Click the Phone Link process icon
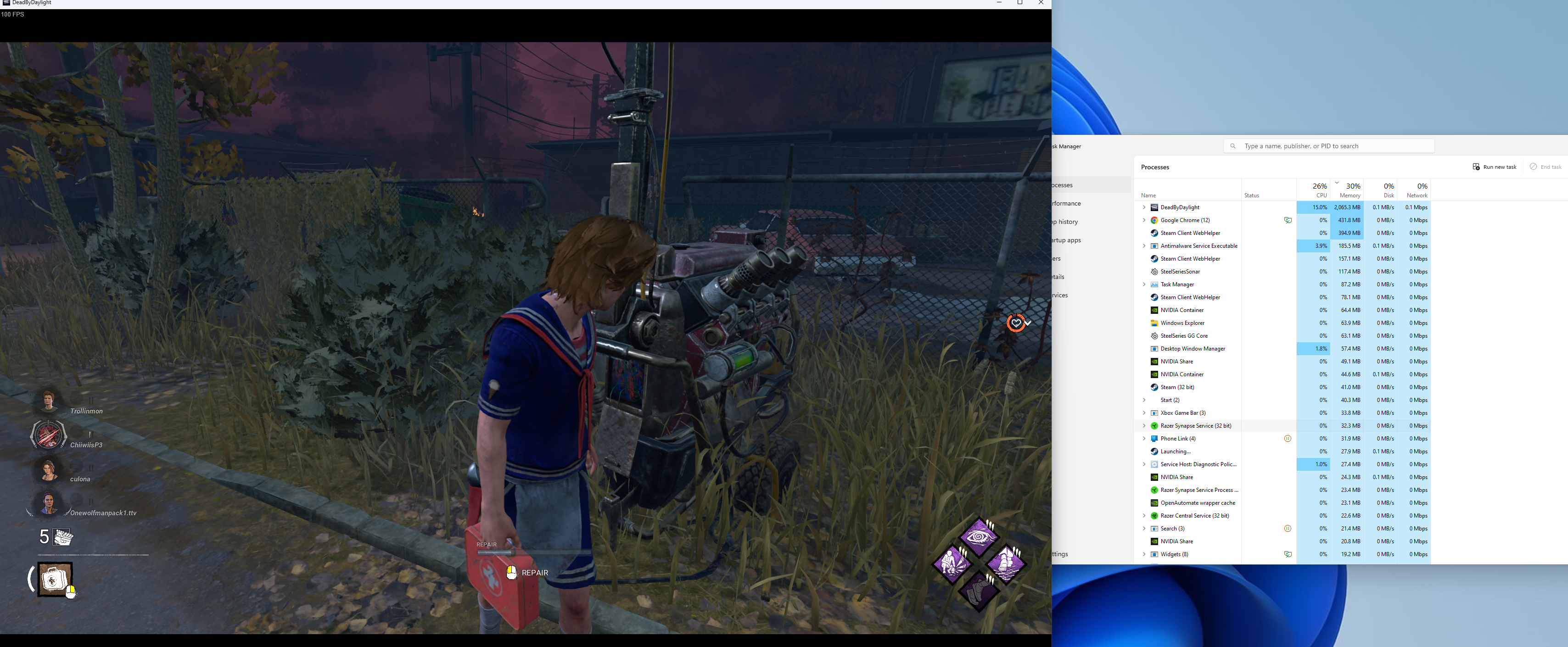This screenshot has height=647, width=1568. (x=1154, y=438)
